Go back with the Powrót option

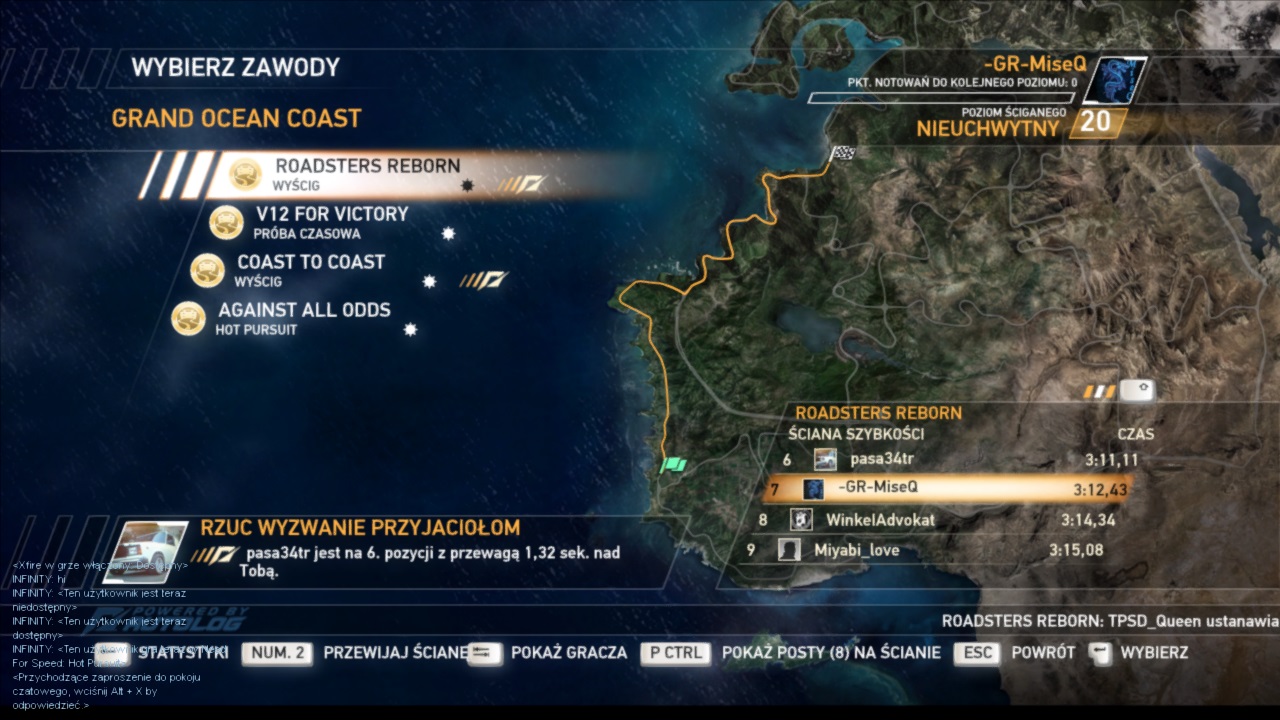pyautogui.click(x=1042, y=653)
